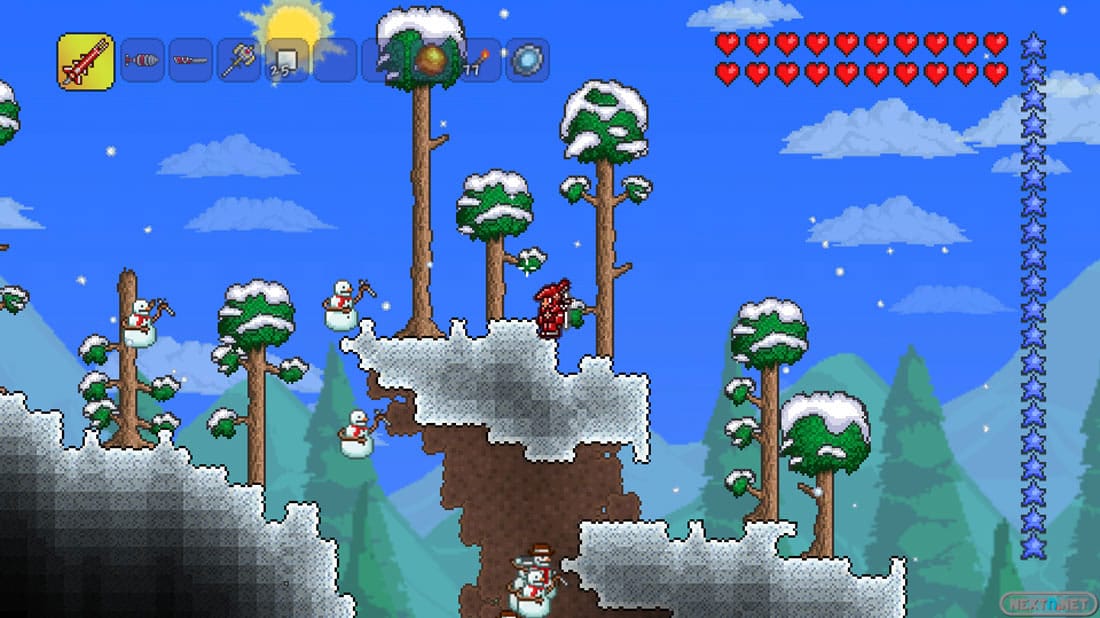Image resolution: width=1100 pixels, height=618 pixels.
Task: Equip the hammer-axe from the hotbar
Action: click(x=239, y=60)
